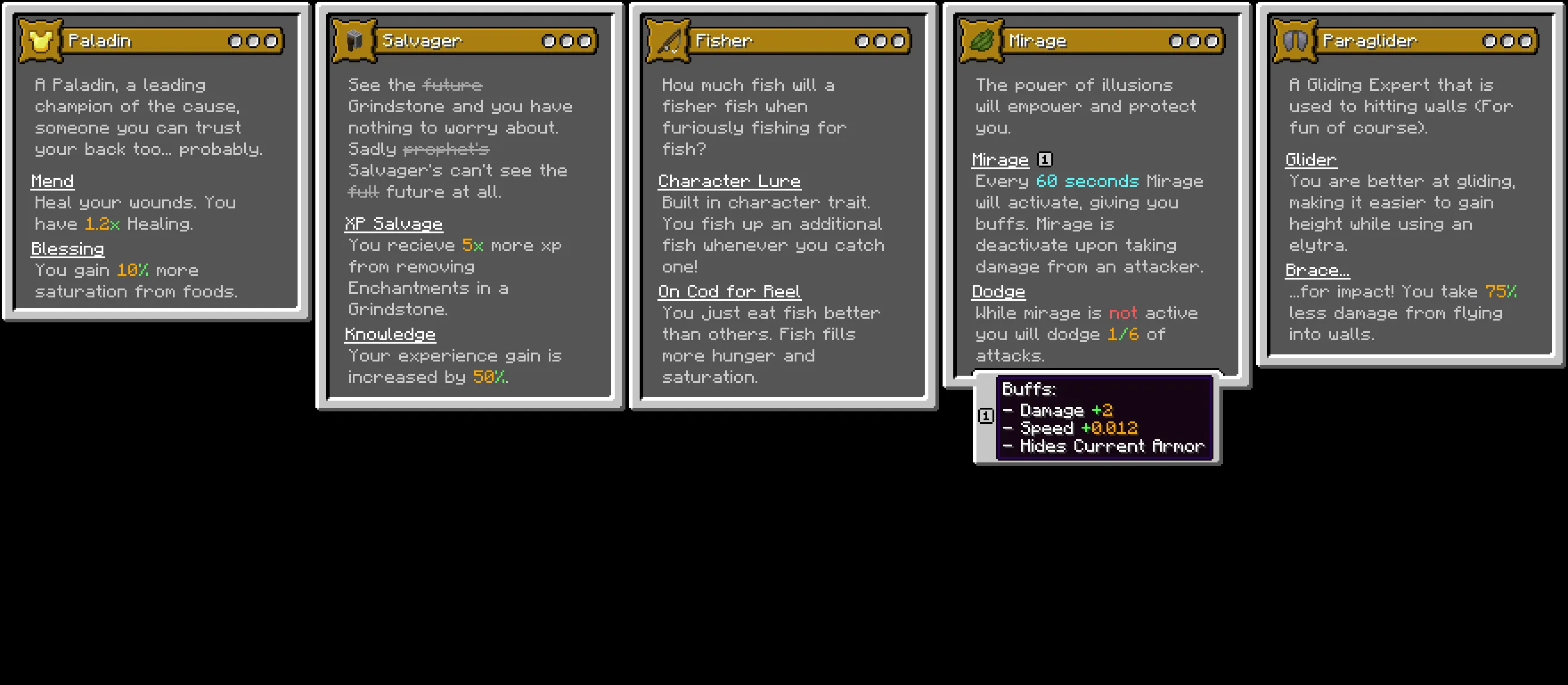Expand the XP Salvage ability entry
The image size is (1568, 685).
[394, 223]
